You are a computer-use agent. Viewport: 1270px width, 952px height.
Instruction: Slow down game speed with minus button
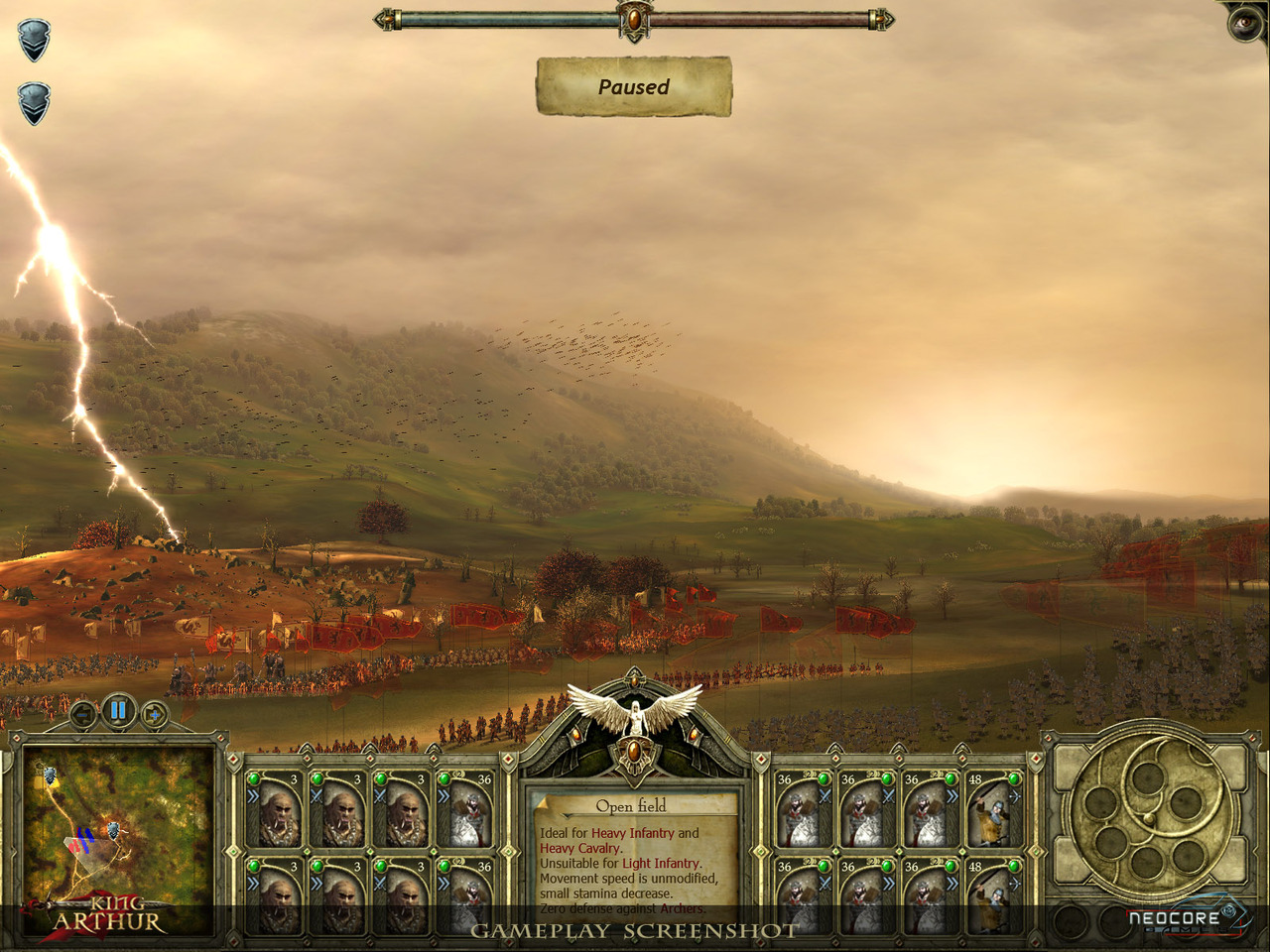point(83,713)
